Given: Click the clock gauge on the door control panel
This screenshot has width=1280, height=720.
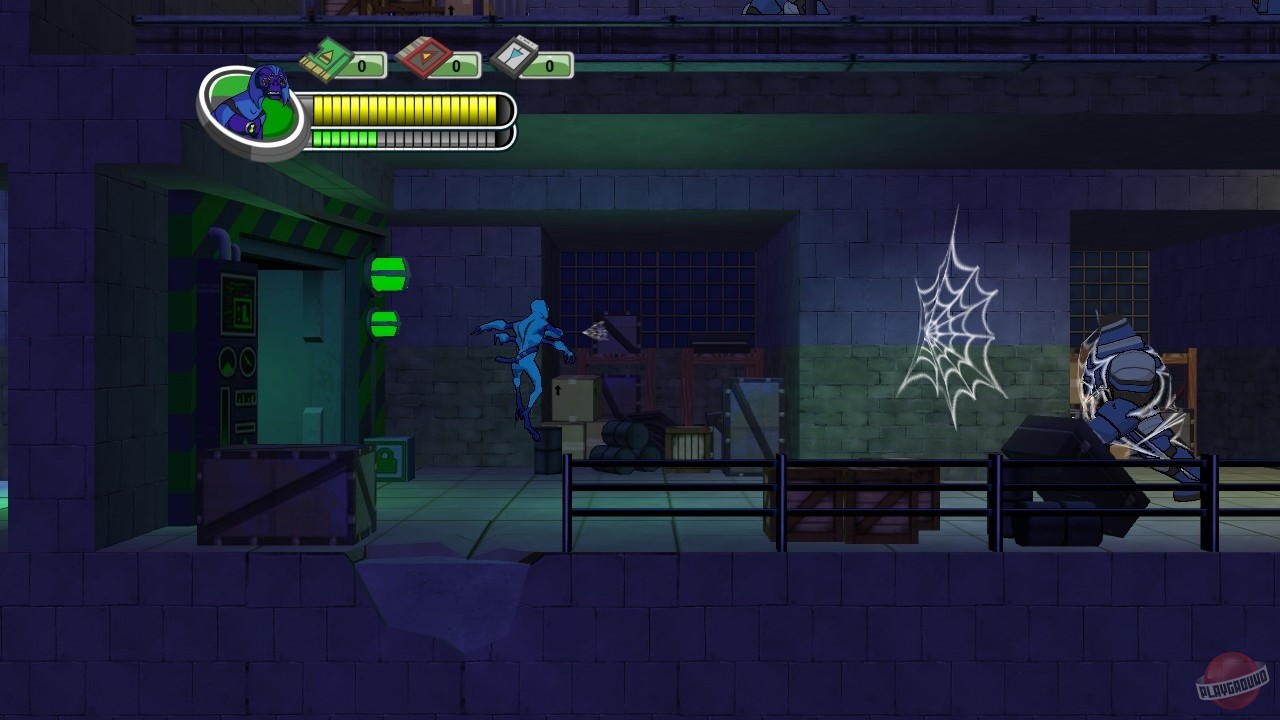Looking at the screenshot, I should [247, 363].
